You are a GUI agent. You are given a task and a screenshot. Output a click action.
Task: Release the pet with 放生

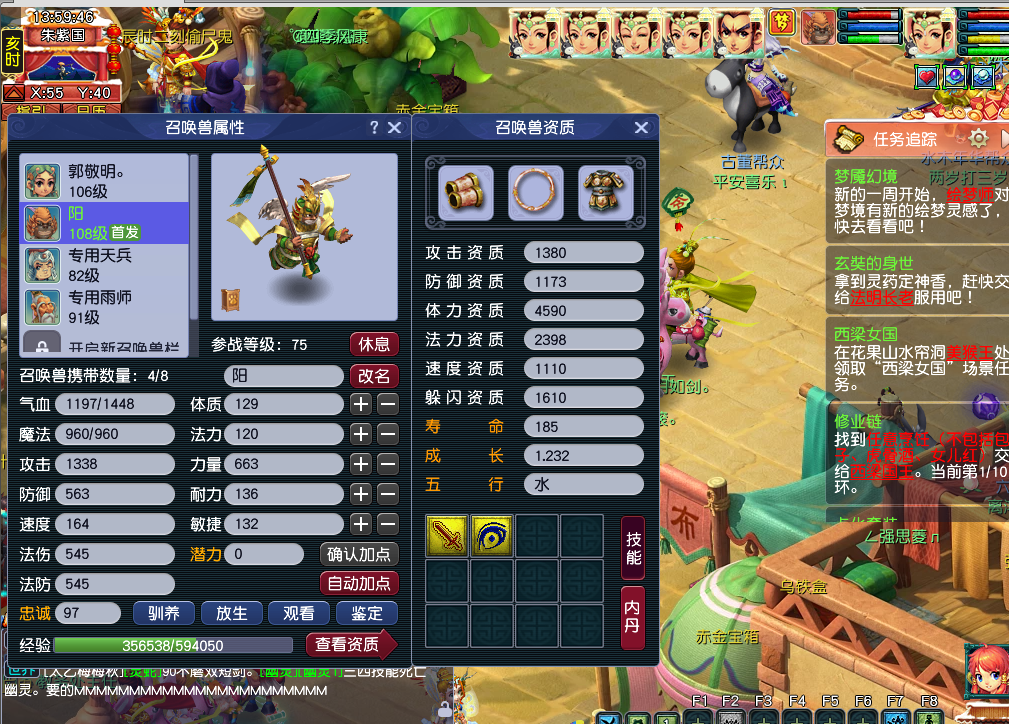tap(231, 613)
